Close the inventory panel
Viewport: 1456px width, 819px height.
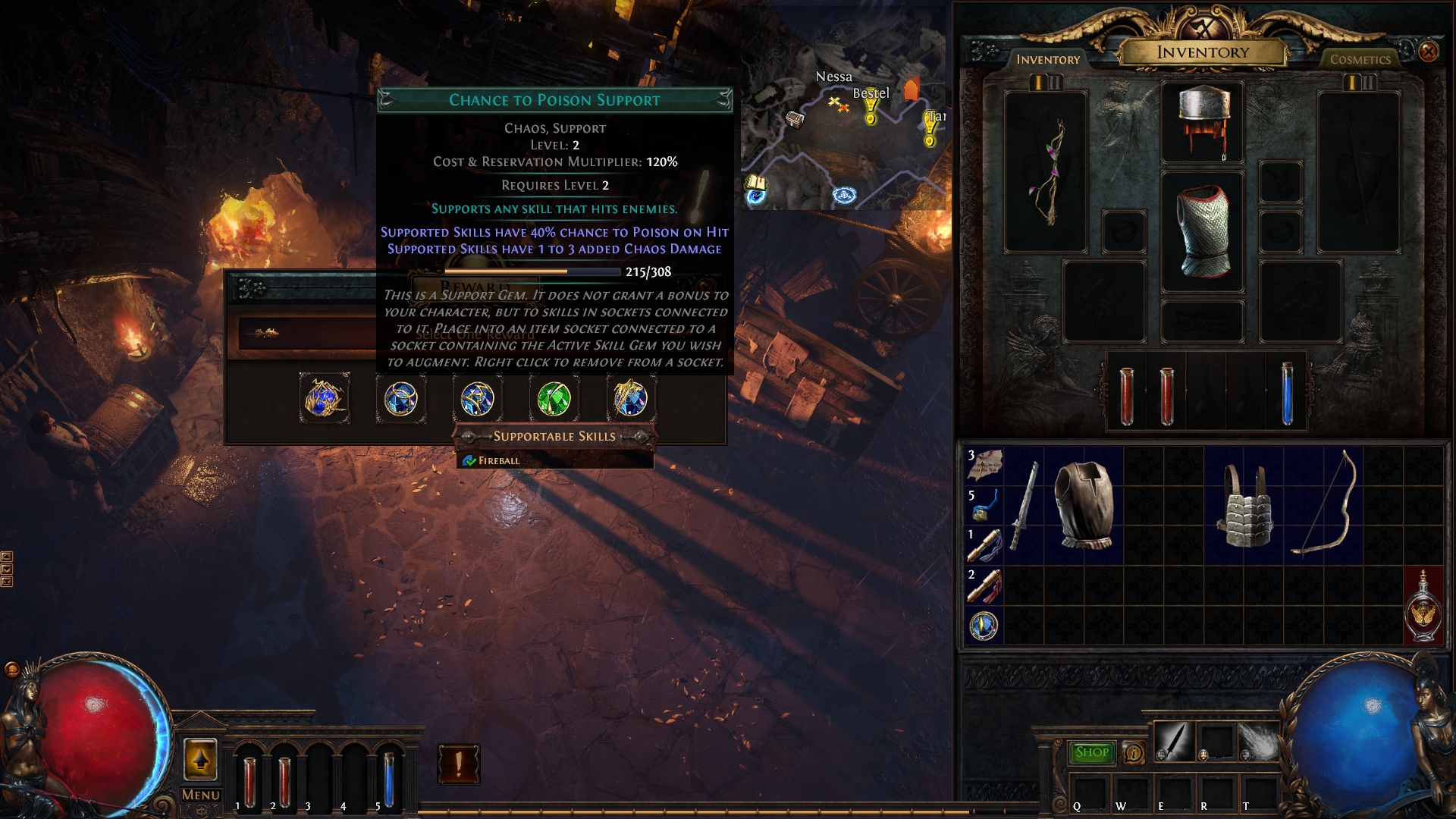1428,51
